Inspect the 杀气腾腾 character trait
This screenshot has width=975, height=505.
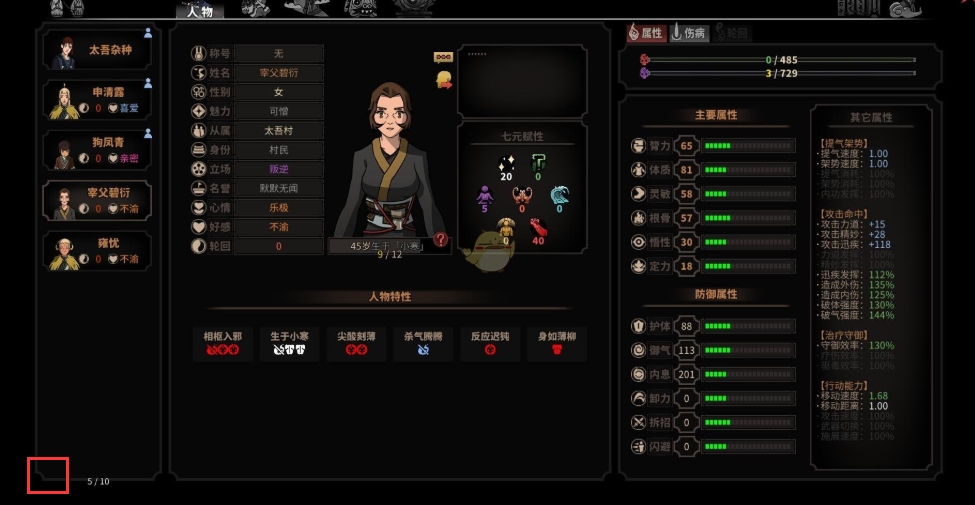tap(423, 343)
